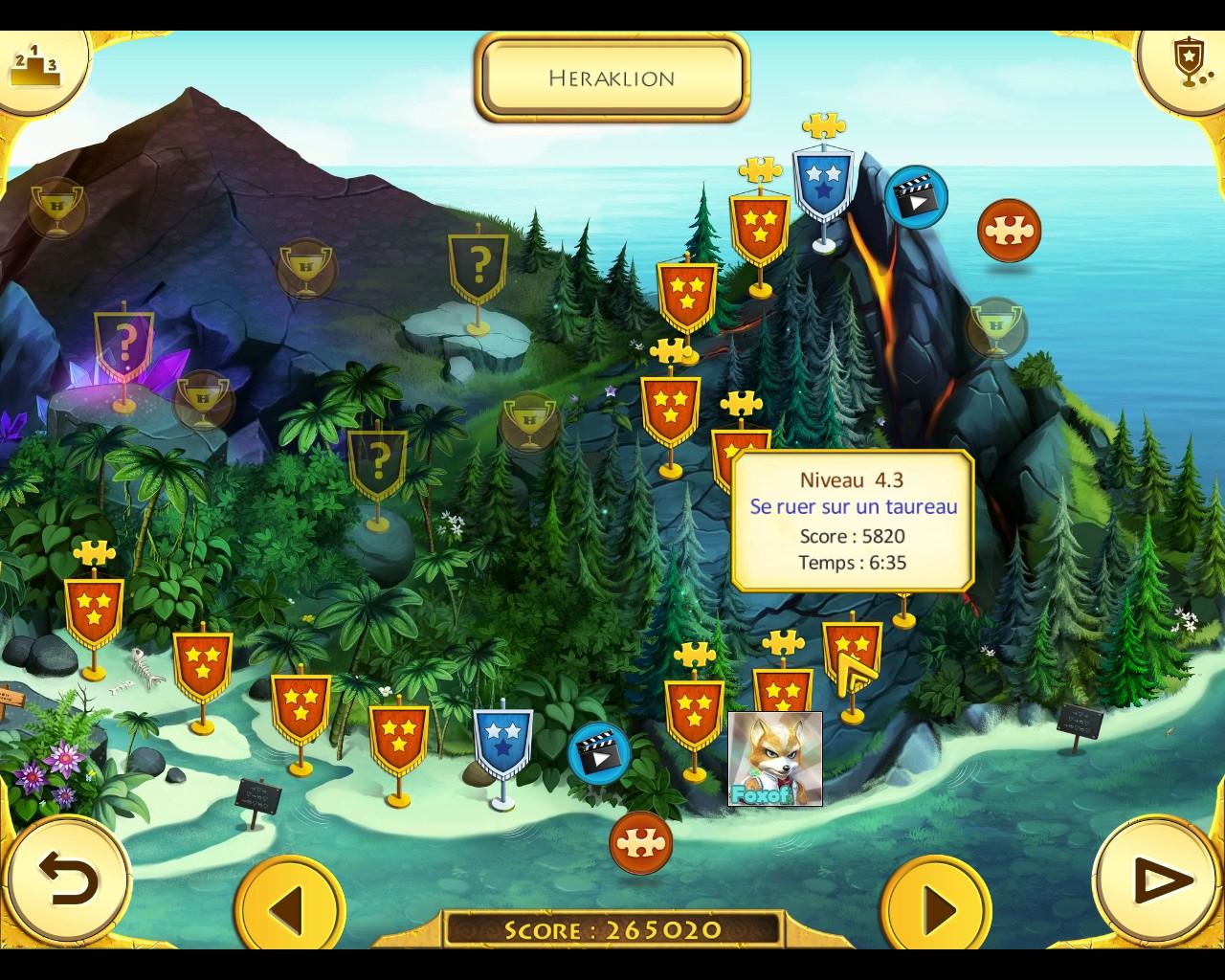Viewport: 1225px width, 980px height.
Task: Watch the cutscene clapperboard near the volcano
Action: pos(916,197)
